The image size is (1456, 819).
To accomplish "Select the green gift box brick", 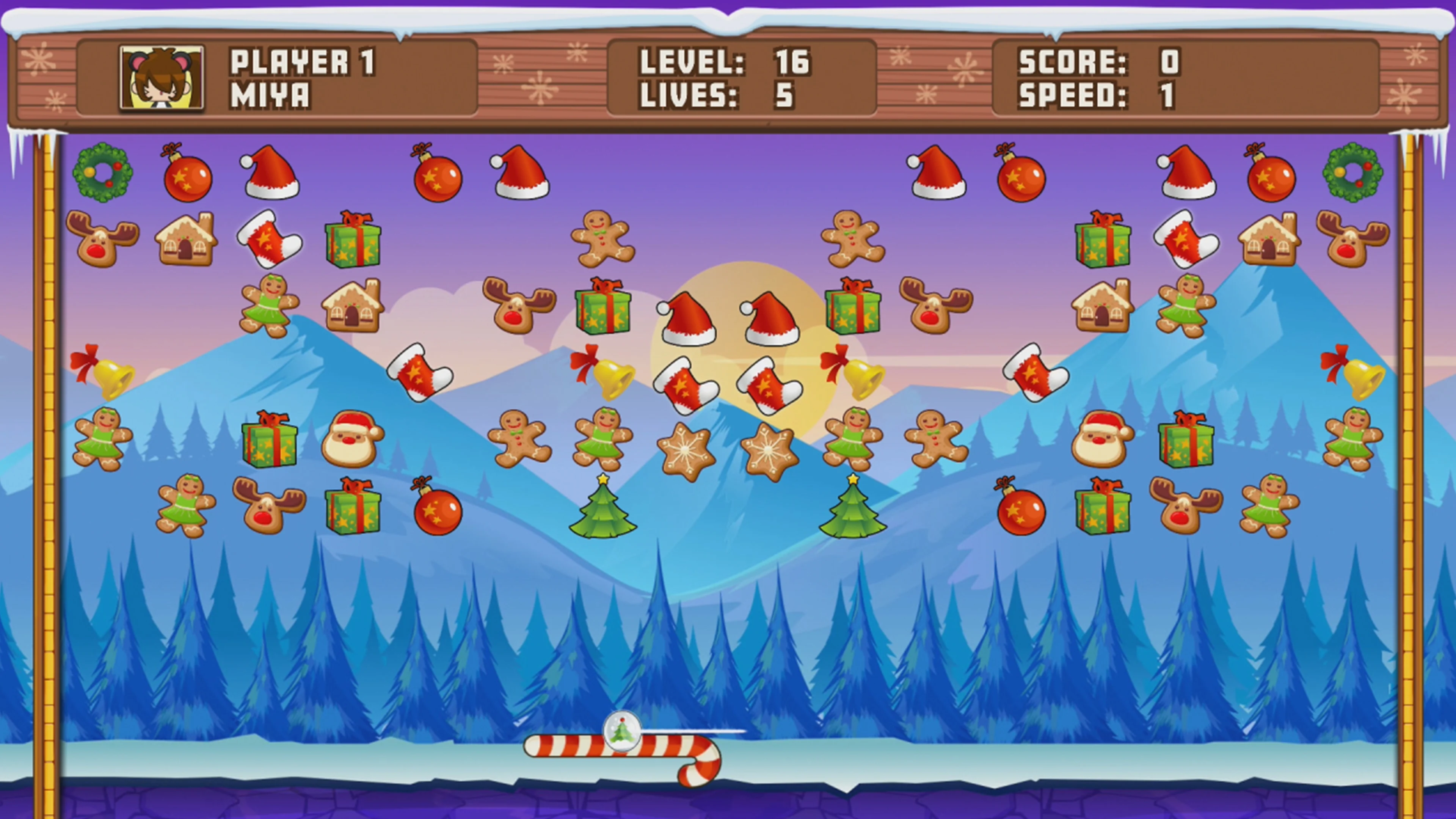I will (353, 243).
